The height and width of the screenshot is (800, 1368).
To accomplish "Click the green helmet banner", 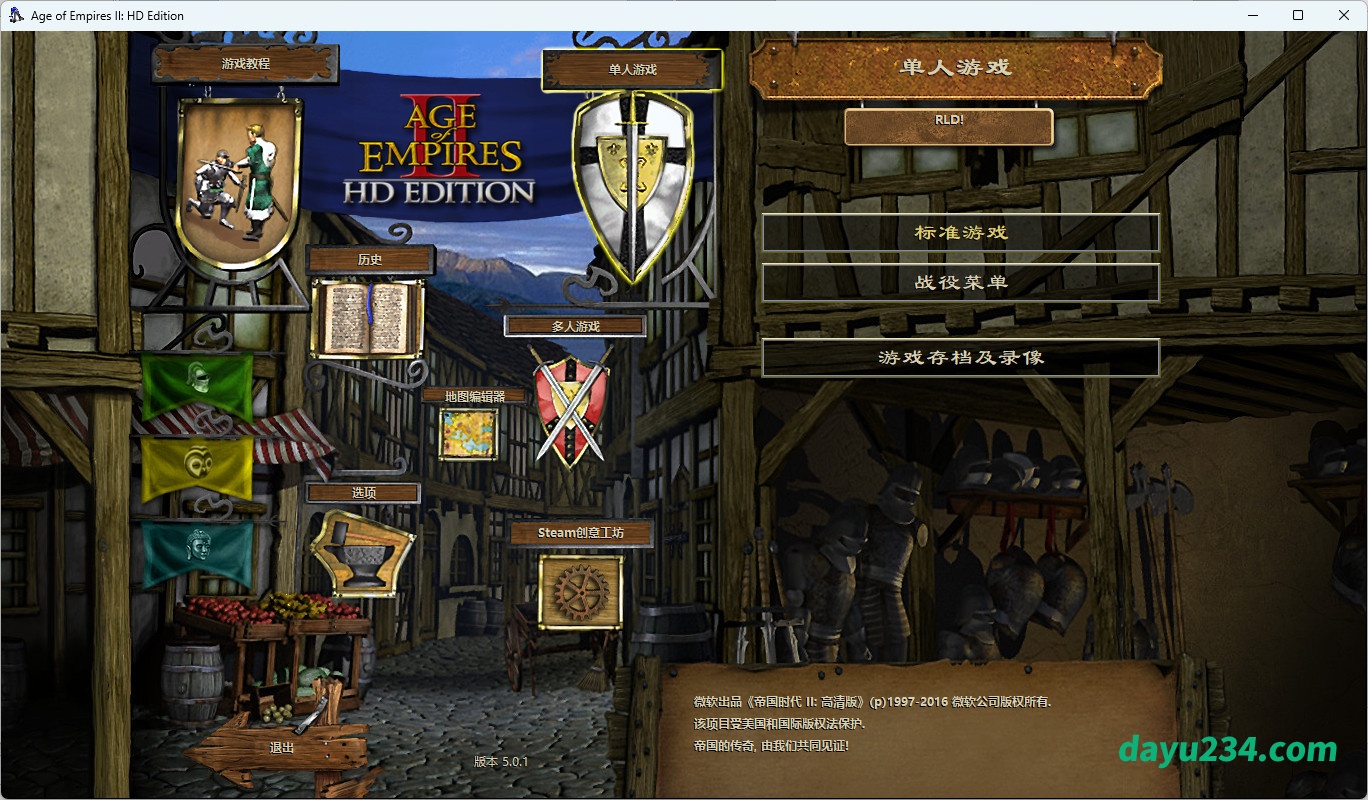I will (x=197, y=385).
